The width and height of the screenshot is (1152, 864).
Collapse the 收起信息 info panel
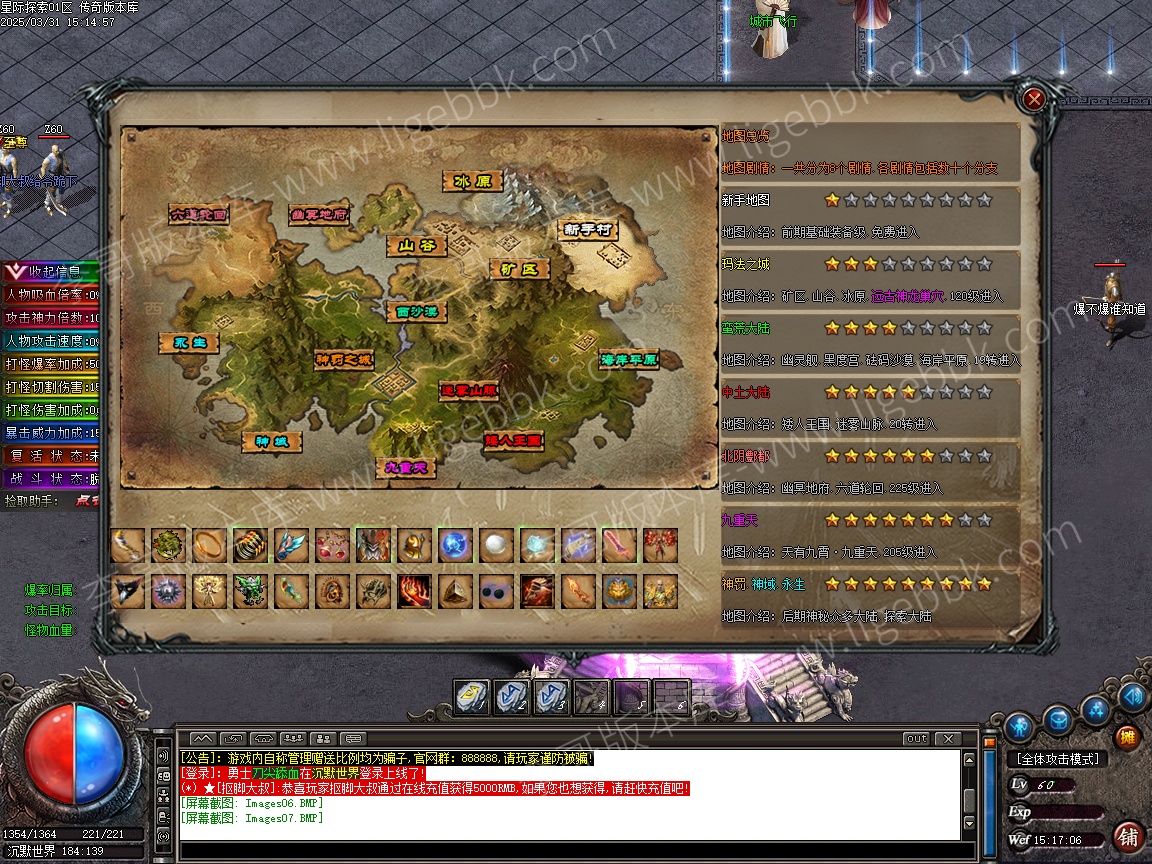50,271
